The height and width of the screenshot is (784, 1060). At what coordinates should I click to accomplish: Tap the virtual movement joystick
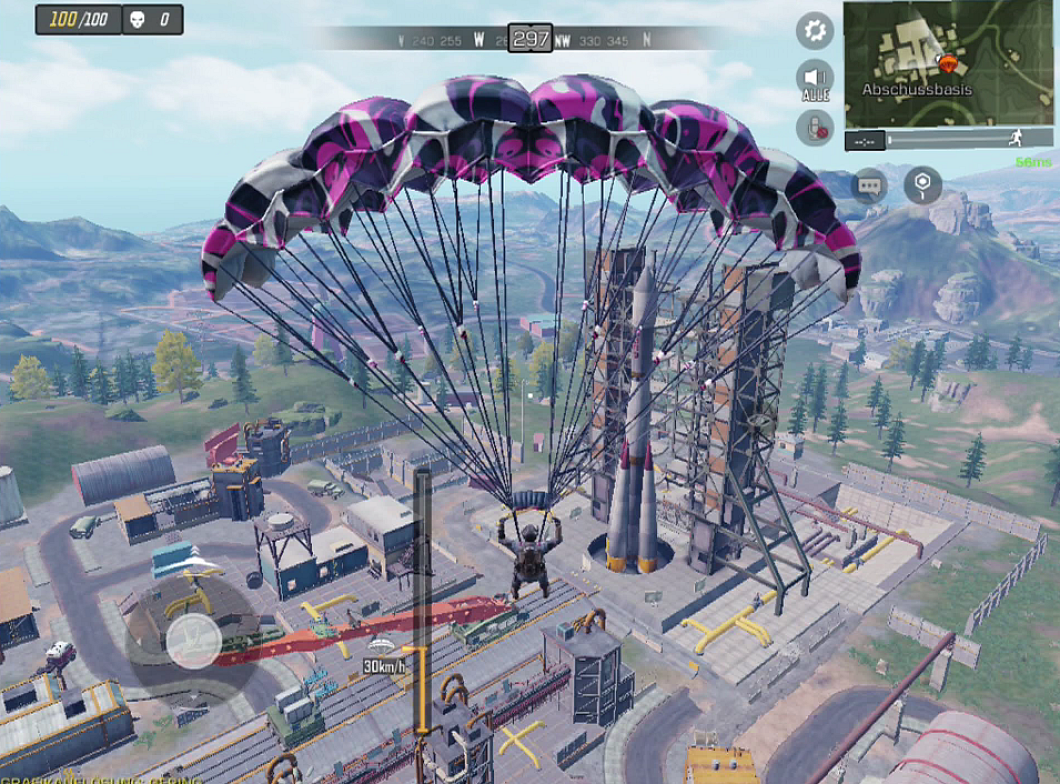193,640
